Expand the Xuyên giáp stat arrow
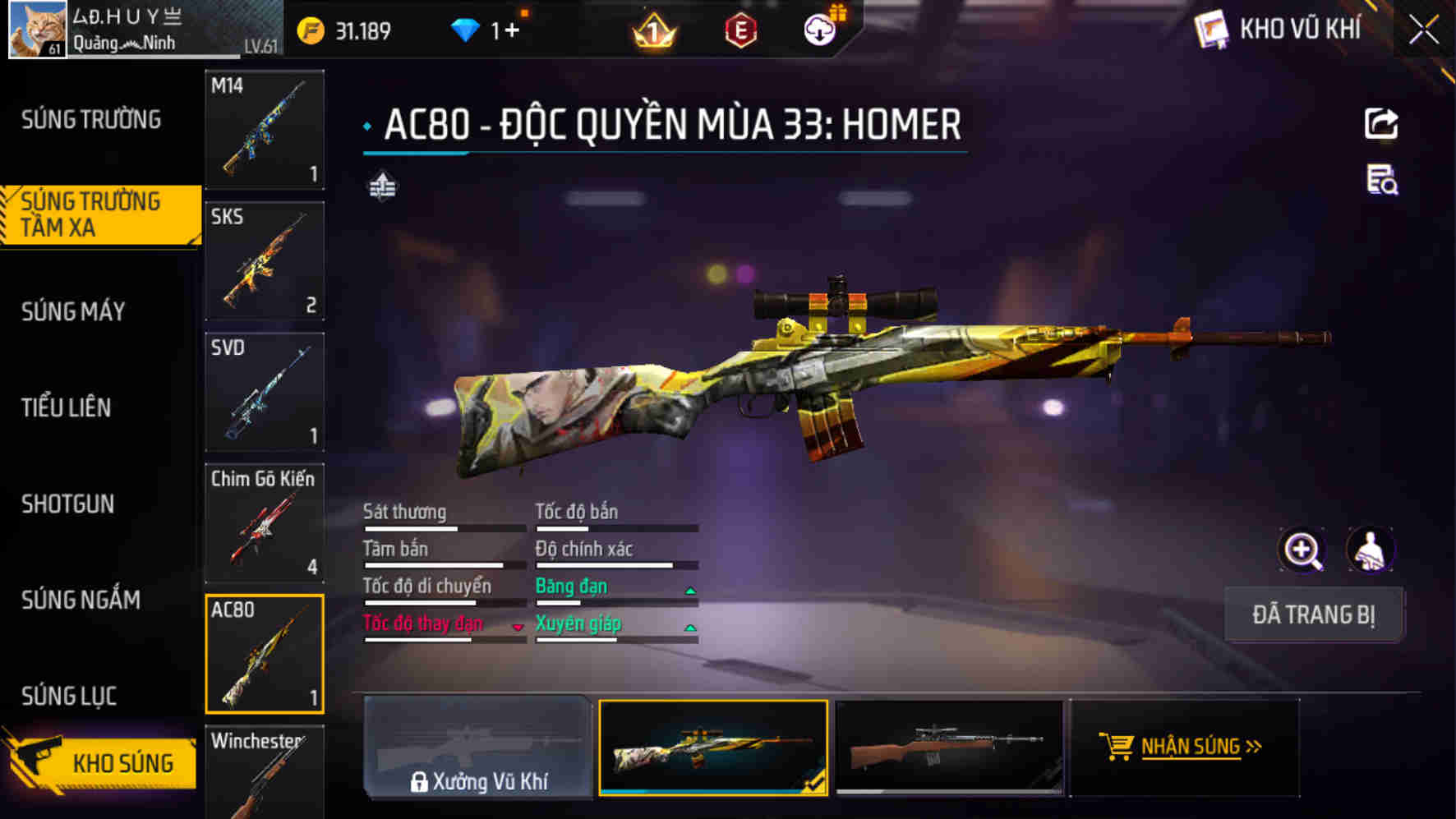1456x819 pixels. pyautogui.click(x=689, y=626)
